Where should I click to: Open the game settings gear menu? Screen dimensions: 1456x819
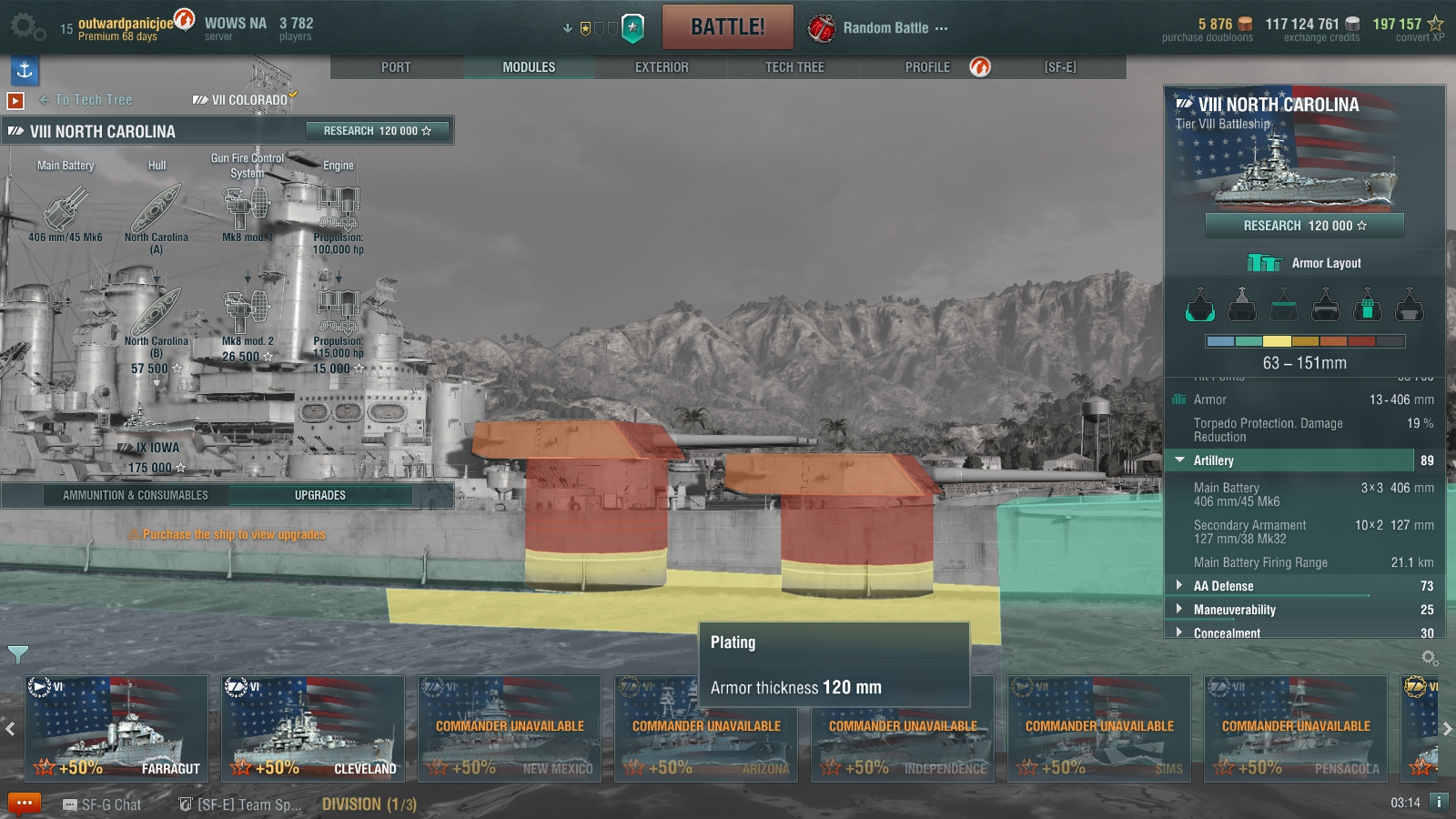25,27
